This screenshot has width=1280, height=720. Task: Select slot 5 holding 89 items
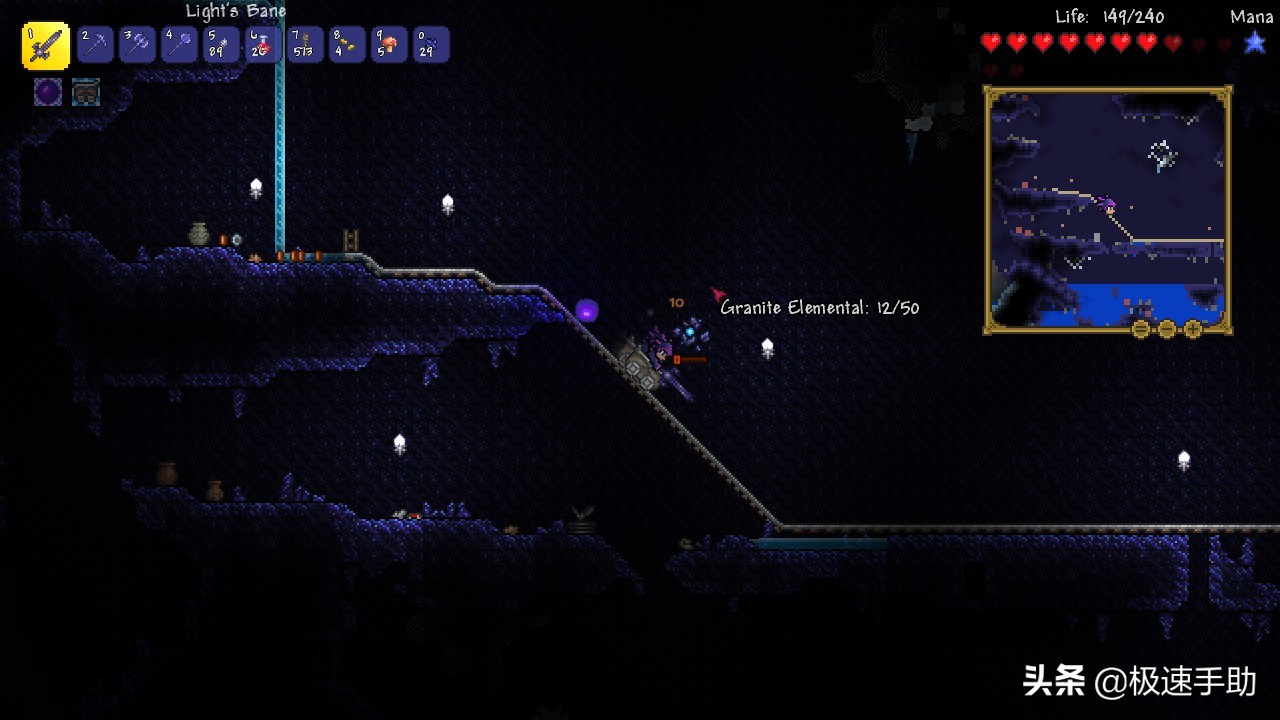221,44
